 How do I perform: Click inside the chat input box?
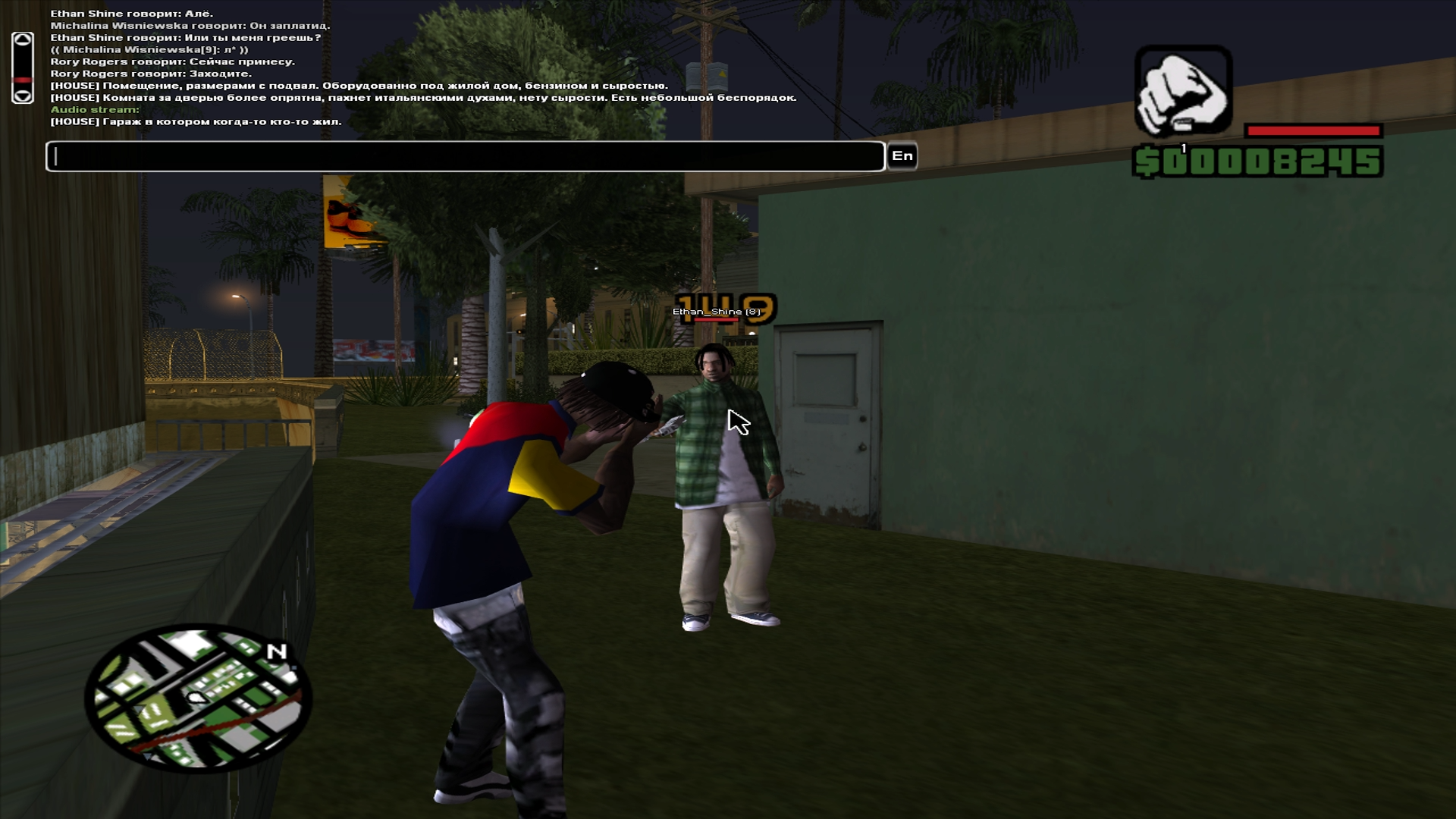tap(465, 156)
